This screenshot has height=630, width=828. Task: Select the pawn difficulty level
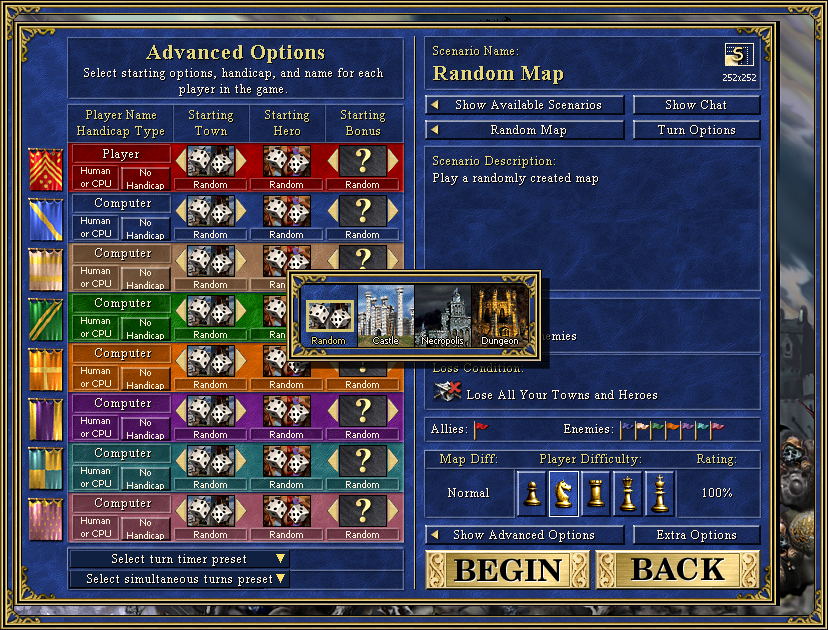coord(533,493)
